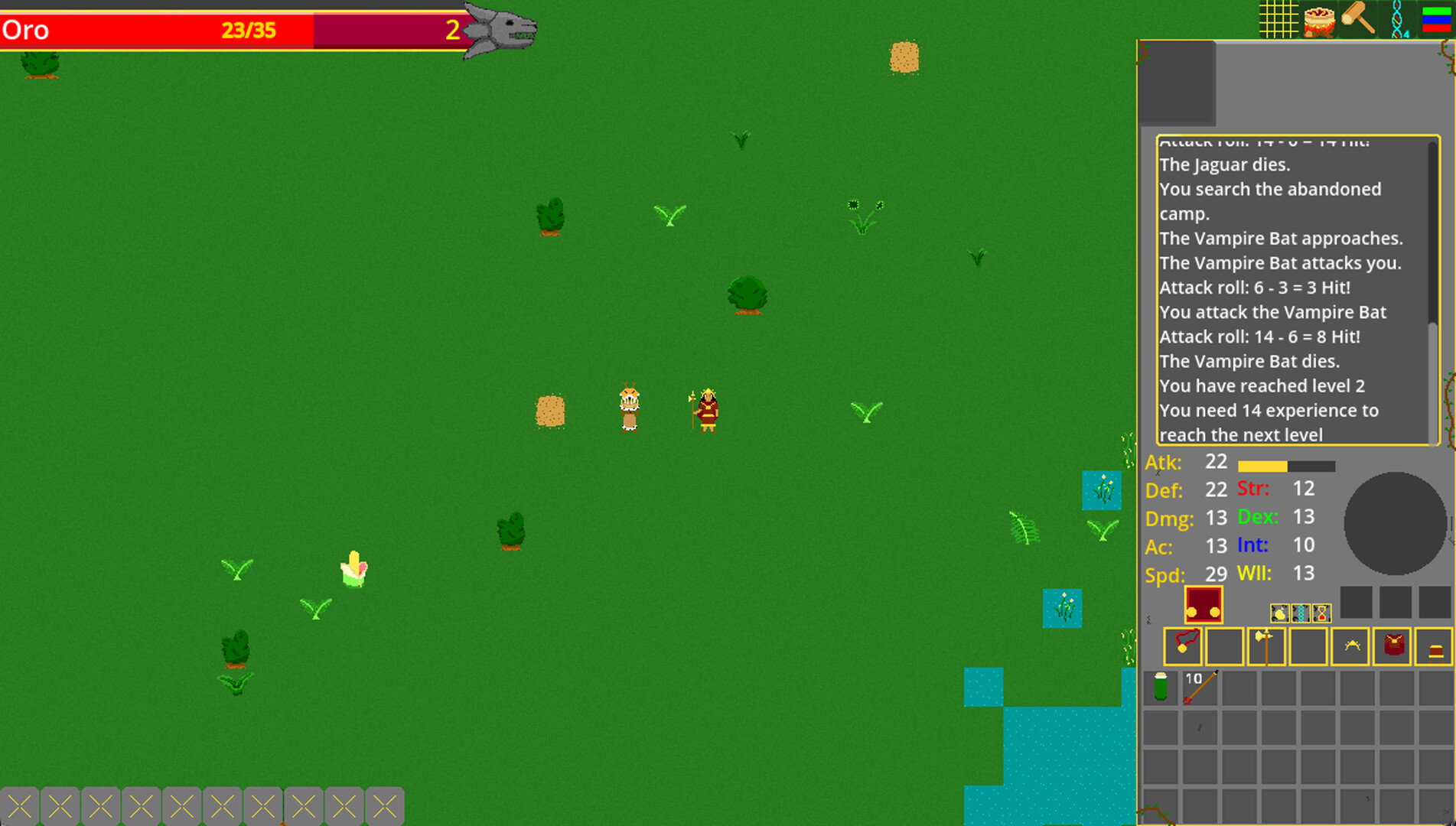Click the red amulet equipment slot
Viewport: 1456px width, 826px height.
(1183, 646)
